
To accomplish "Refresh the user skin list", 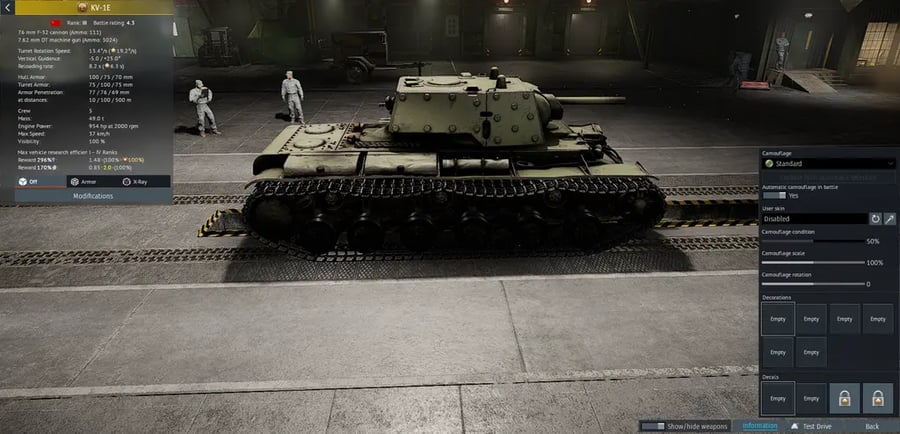I will [x=875, y=218].
